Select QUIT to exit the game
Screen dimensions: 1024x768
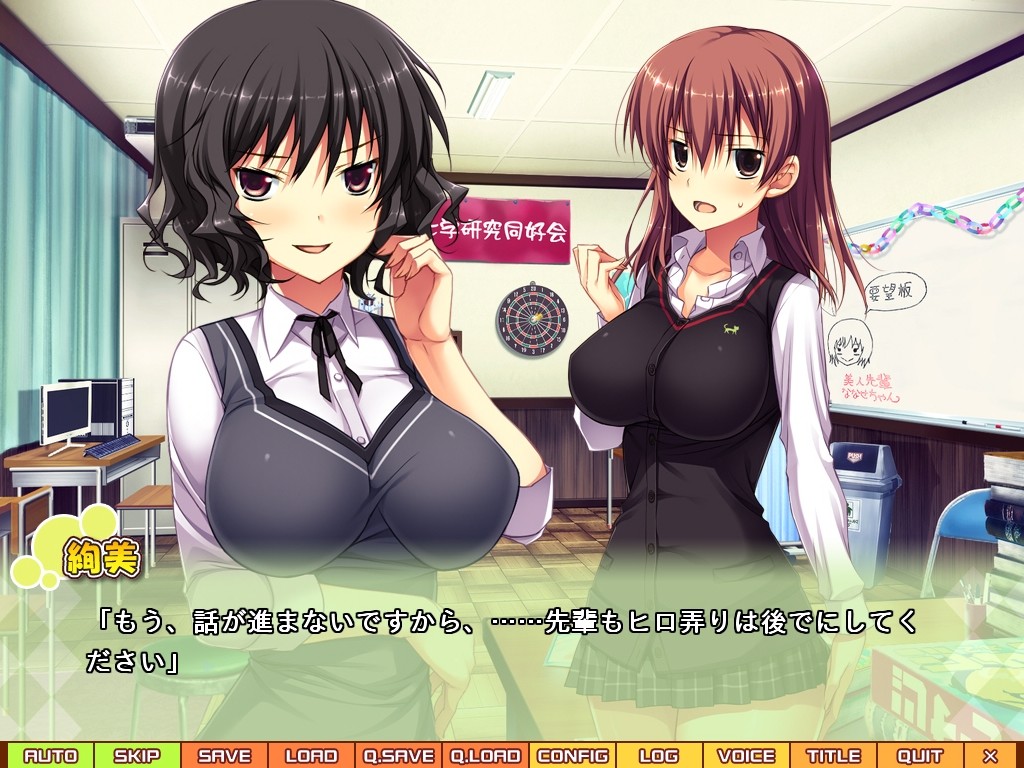[920, 756]
